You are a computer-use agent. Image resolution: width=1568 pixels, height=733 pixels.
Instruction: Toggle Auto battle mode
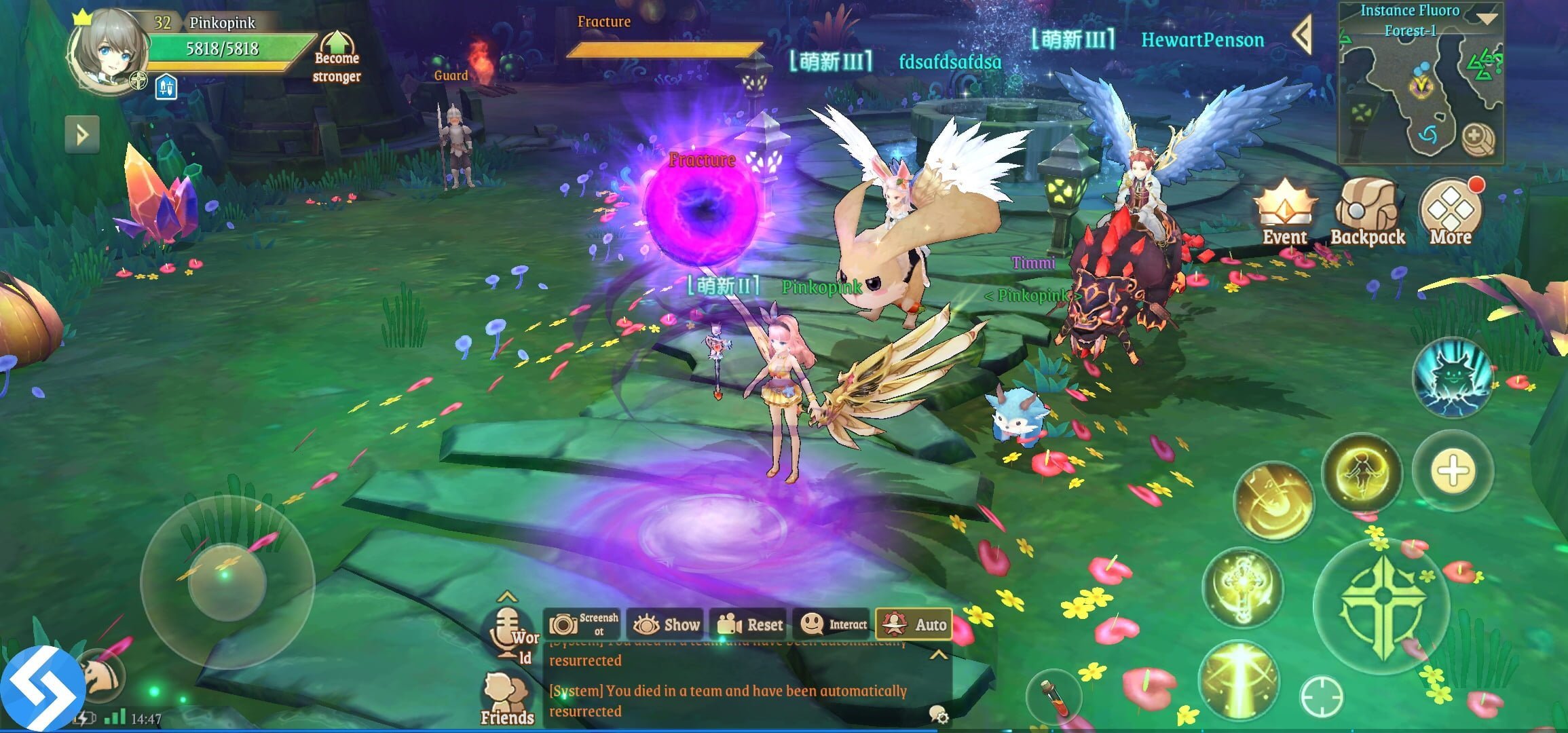pos(914,624)
